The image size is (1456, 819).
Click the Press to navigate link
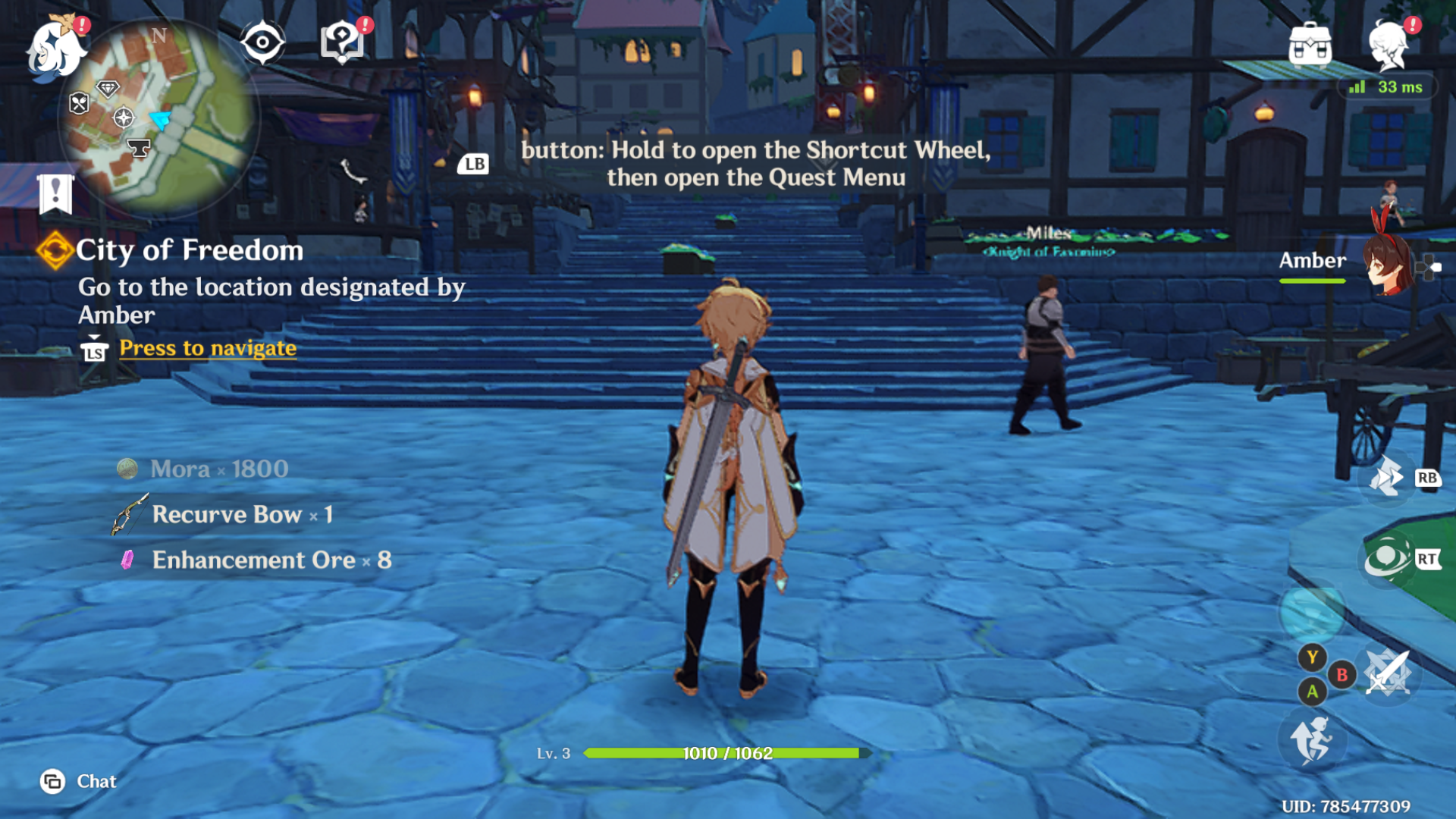[208, 348]
